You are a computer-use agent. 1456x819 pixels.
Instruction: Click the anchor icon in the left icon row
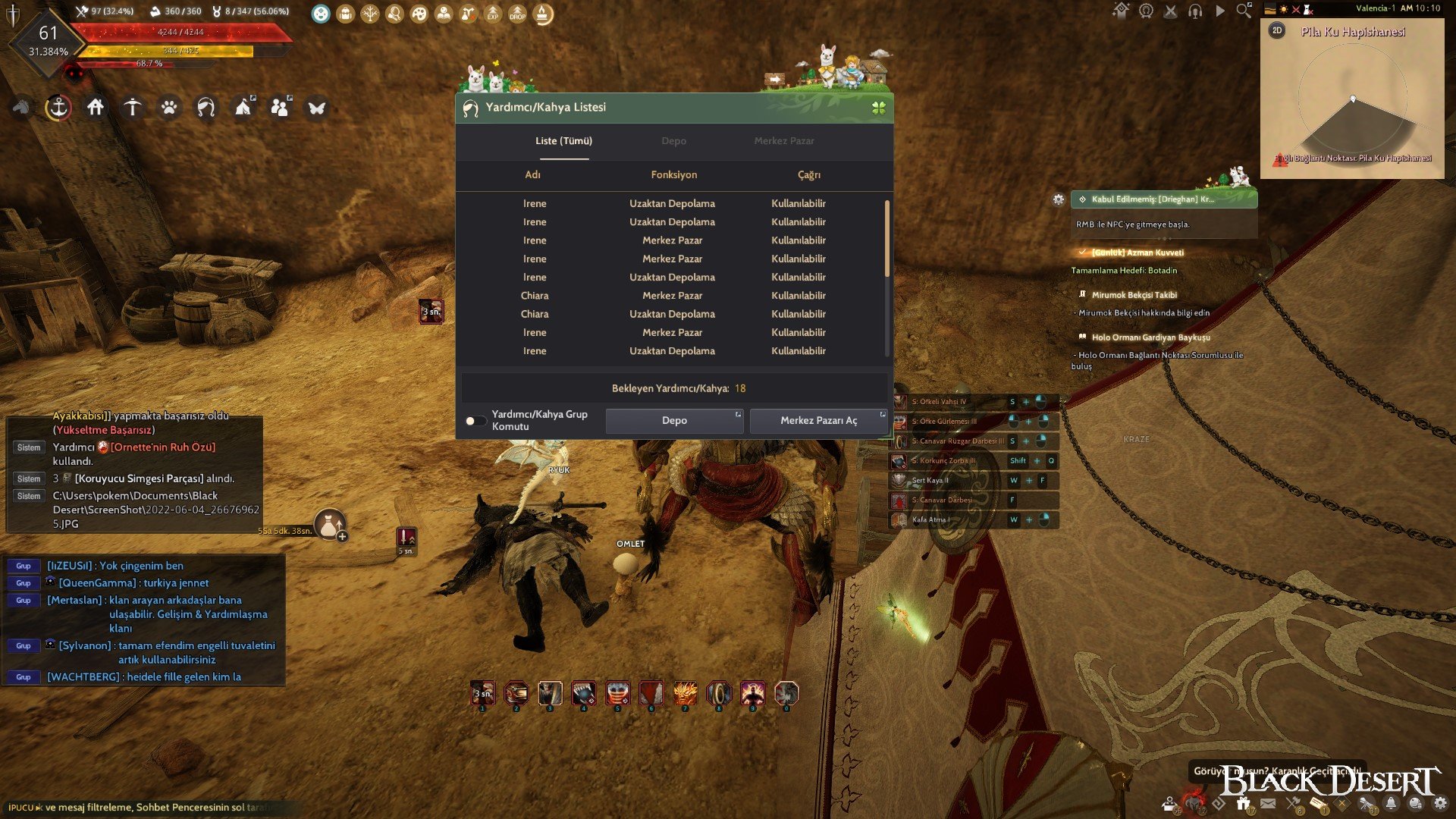pyautogui.click(x=58, y=108)
